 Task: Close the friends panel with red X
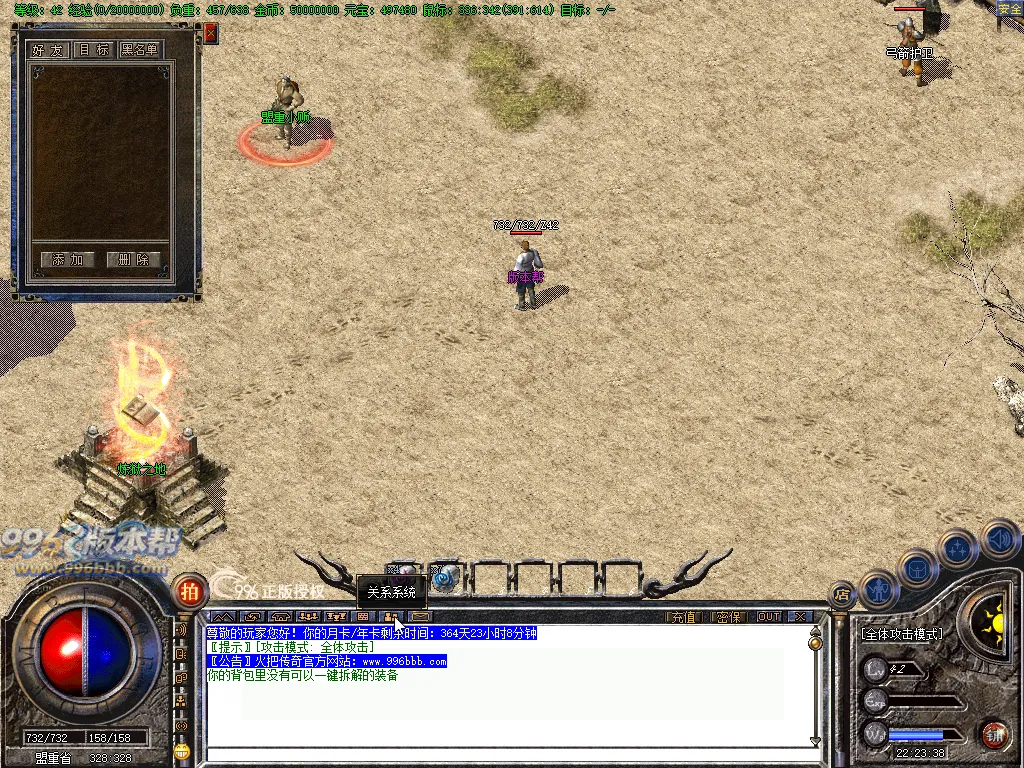tap(211, 33)
